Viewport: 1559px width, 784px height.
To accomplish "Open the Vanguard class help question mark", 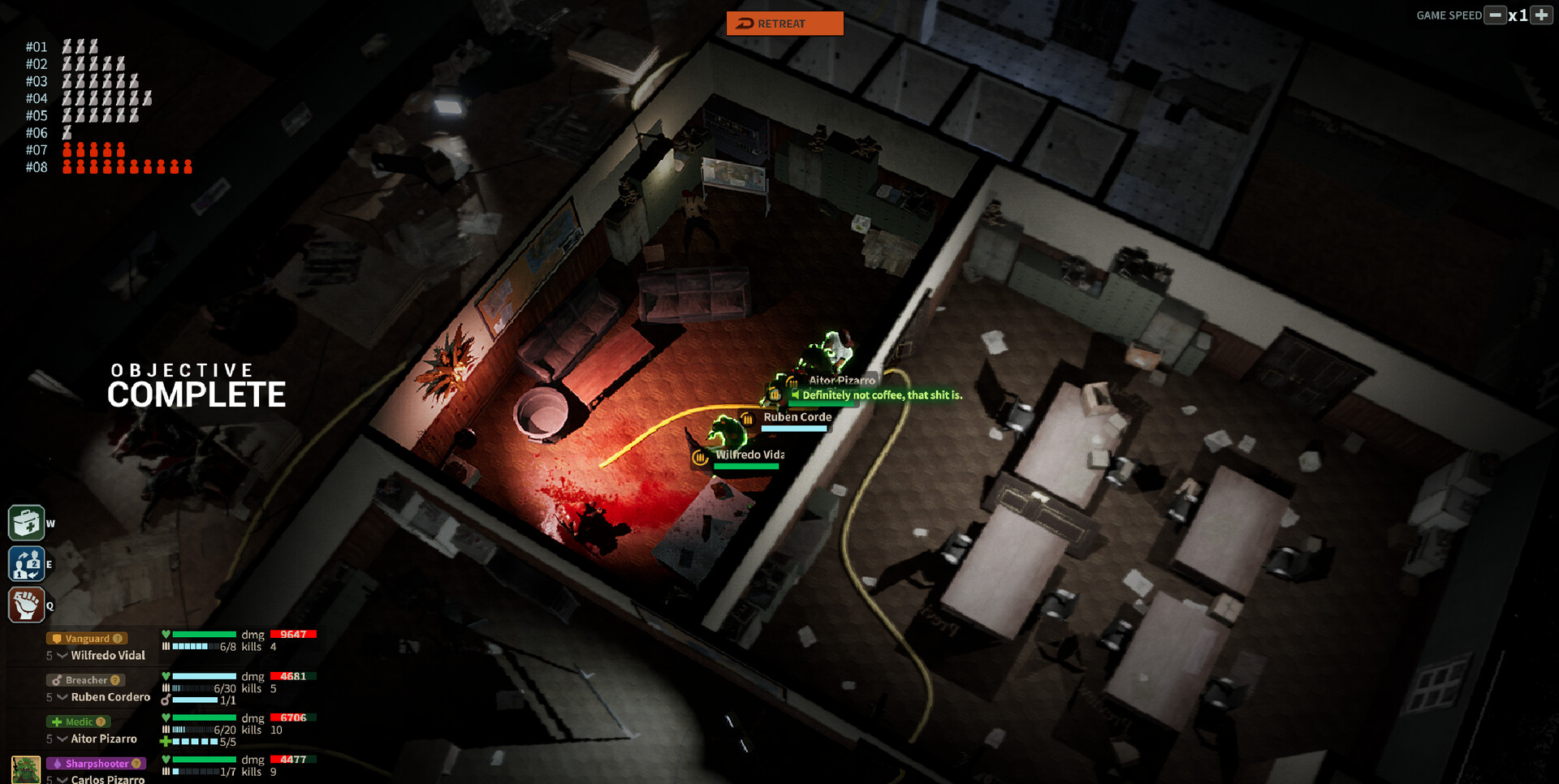I will click(x=118, y=638).
